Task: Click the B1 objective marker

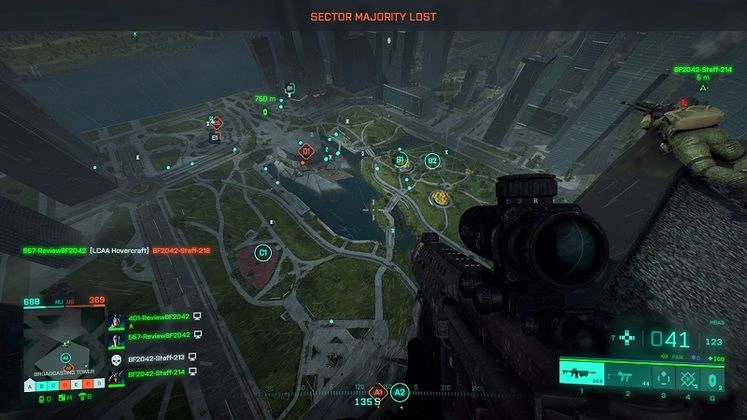Action: point(399,159)
